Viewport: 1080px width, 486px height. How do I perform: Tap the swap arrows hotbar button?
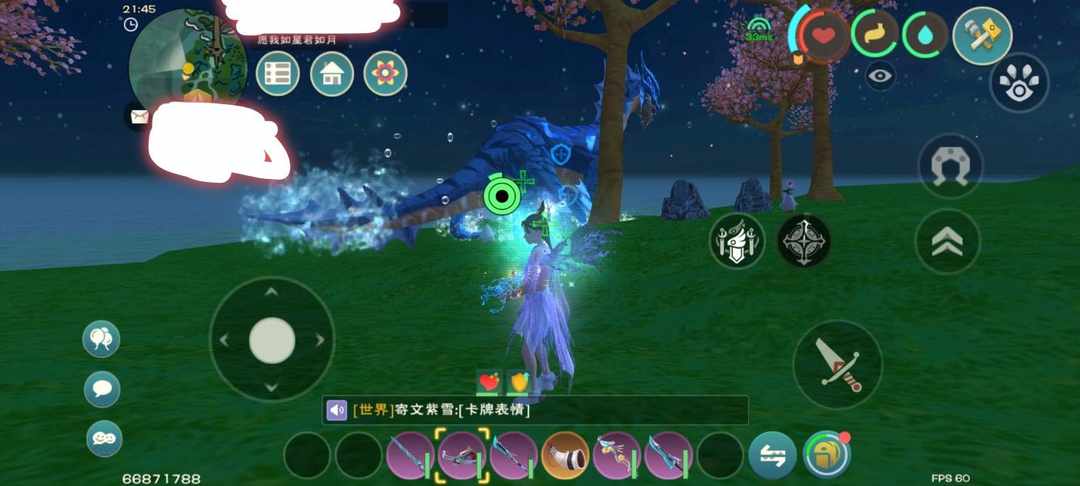[x=772, y=455]
